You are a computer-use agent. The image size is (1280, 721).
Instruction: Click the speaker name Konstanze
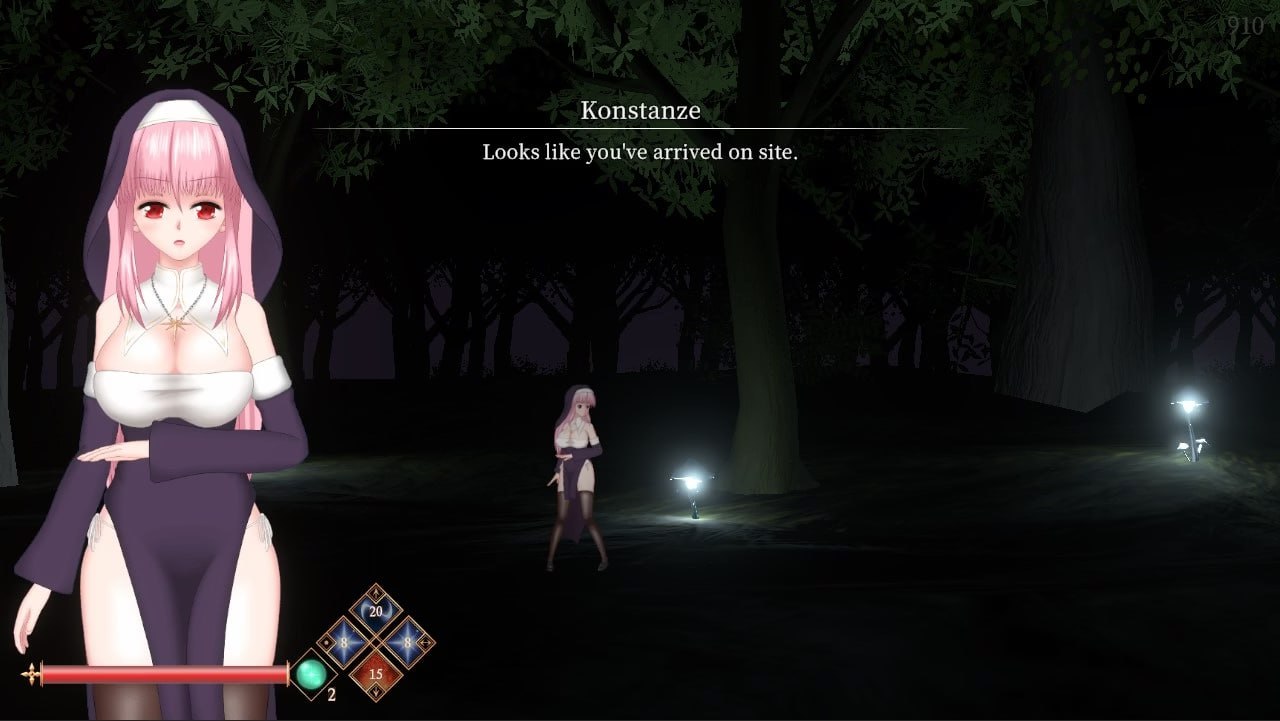pos(639,111)
